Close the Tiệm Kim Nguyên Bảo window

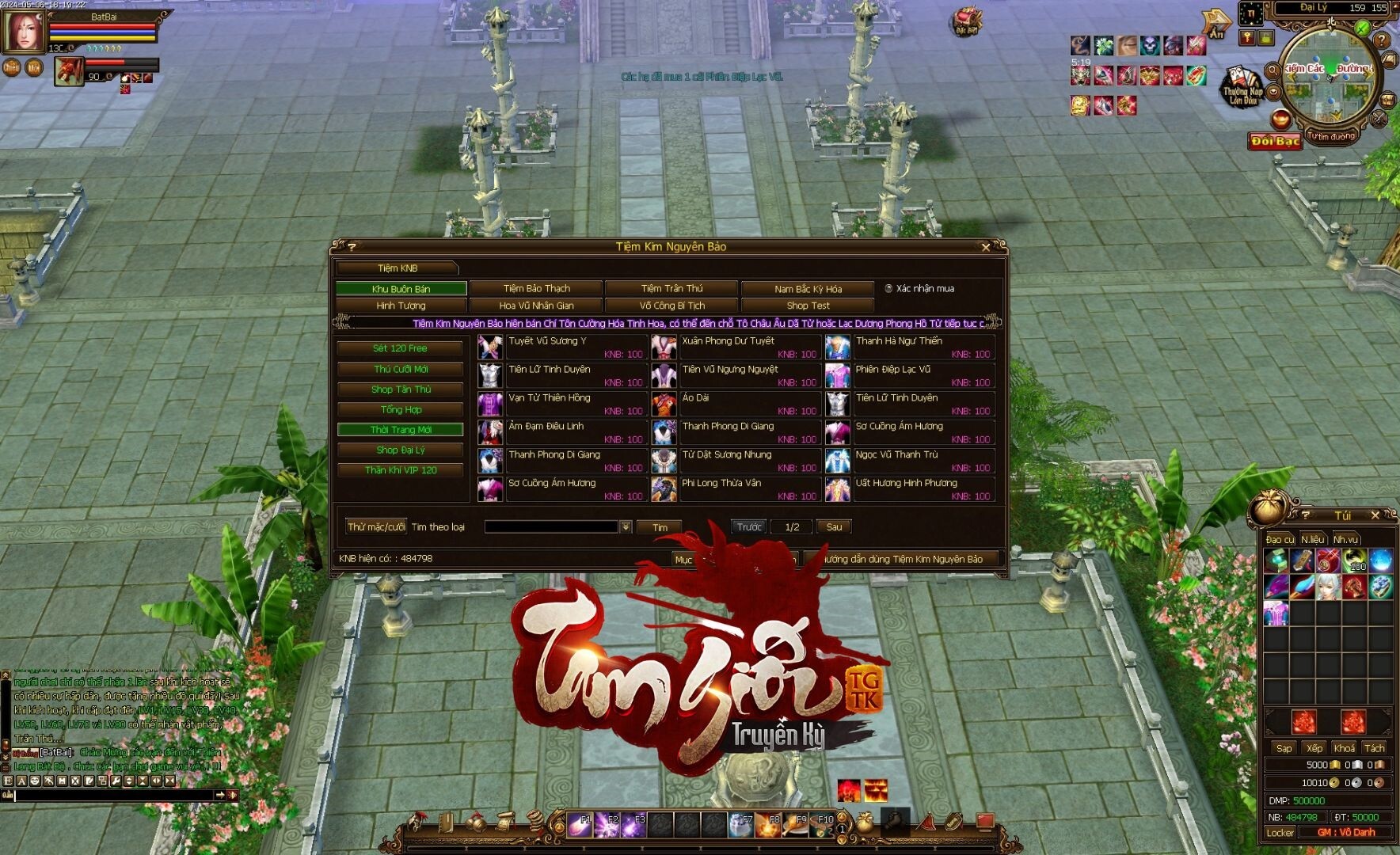(985, 247)
